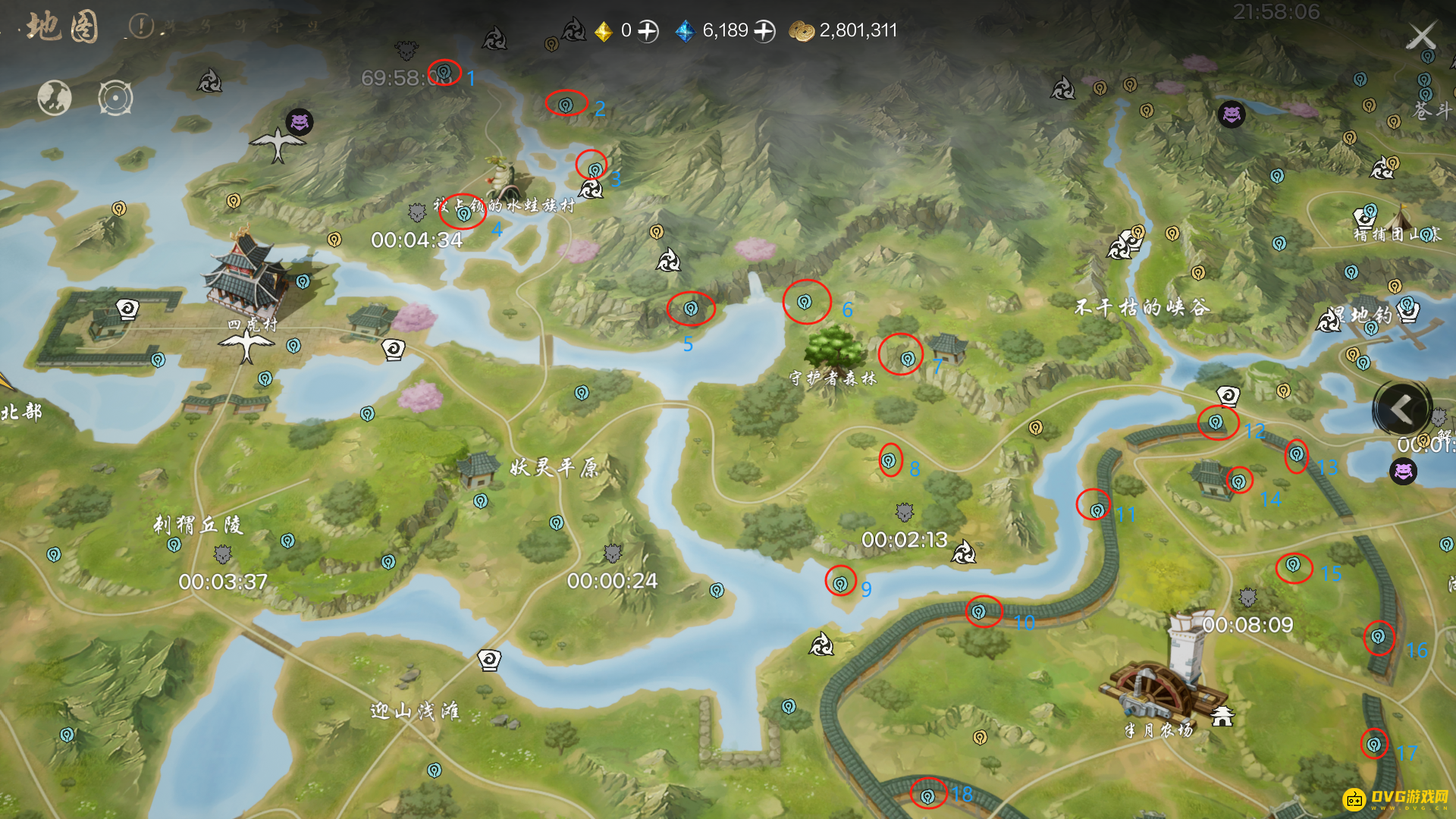Expand the side panel with the left-arrow button
The image size is (1456, 819).
coord(1401,409)
